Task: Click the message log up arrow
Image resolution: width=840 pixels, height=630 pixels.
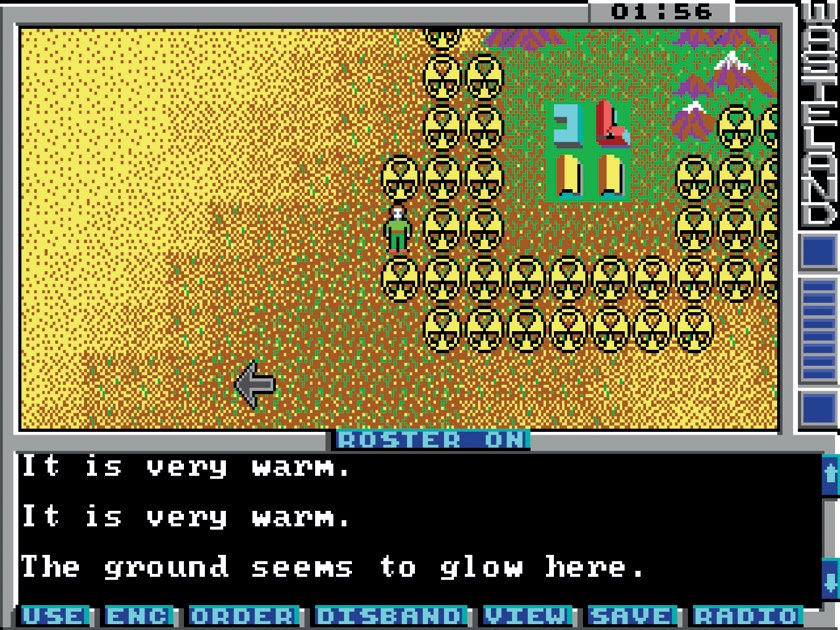Action: pyautogui.click(x=829, y=475)
